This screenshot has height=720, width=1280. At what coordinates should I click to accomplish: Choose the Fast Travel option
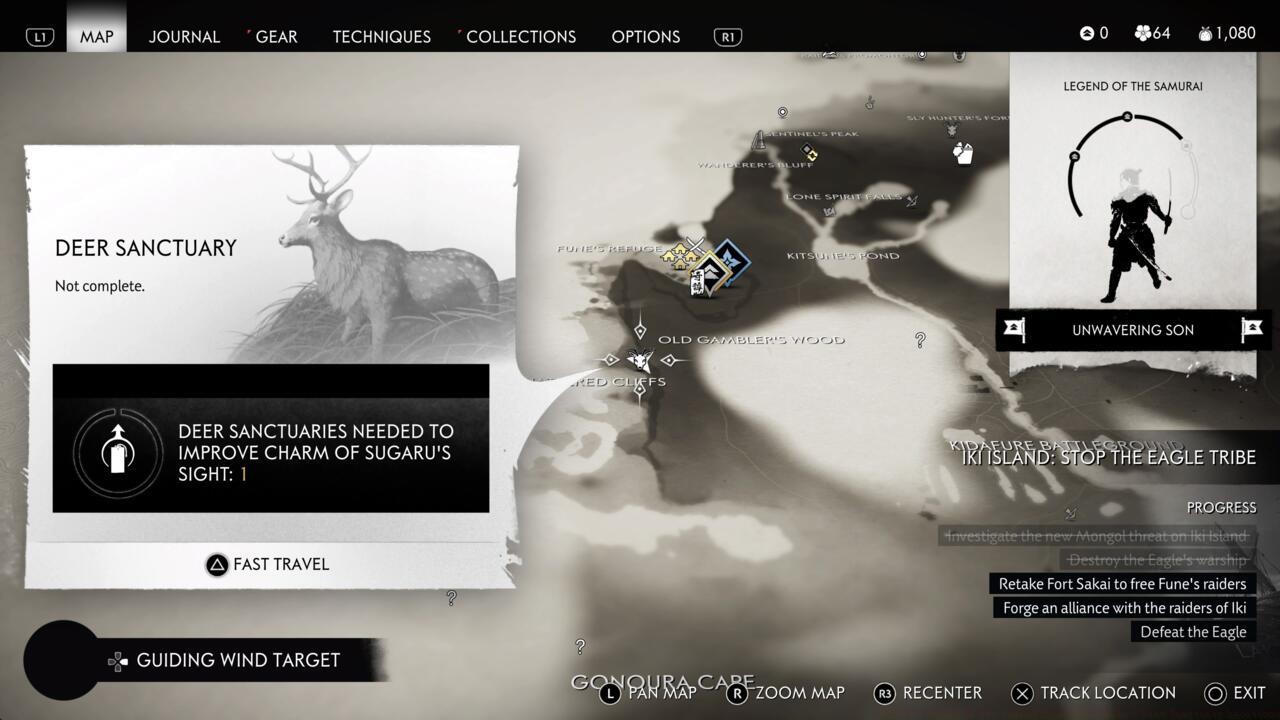268,564
